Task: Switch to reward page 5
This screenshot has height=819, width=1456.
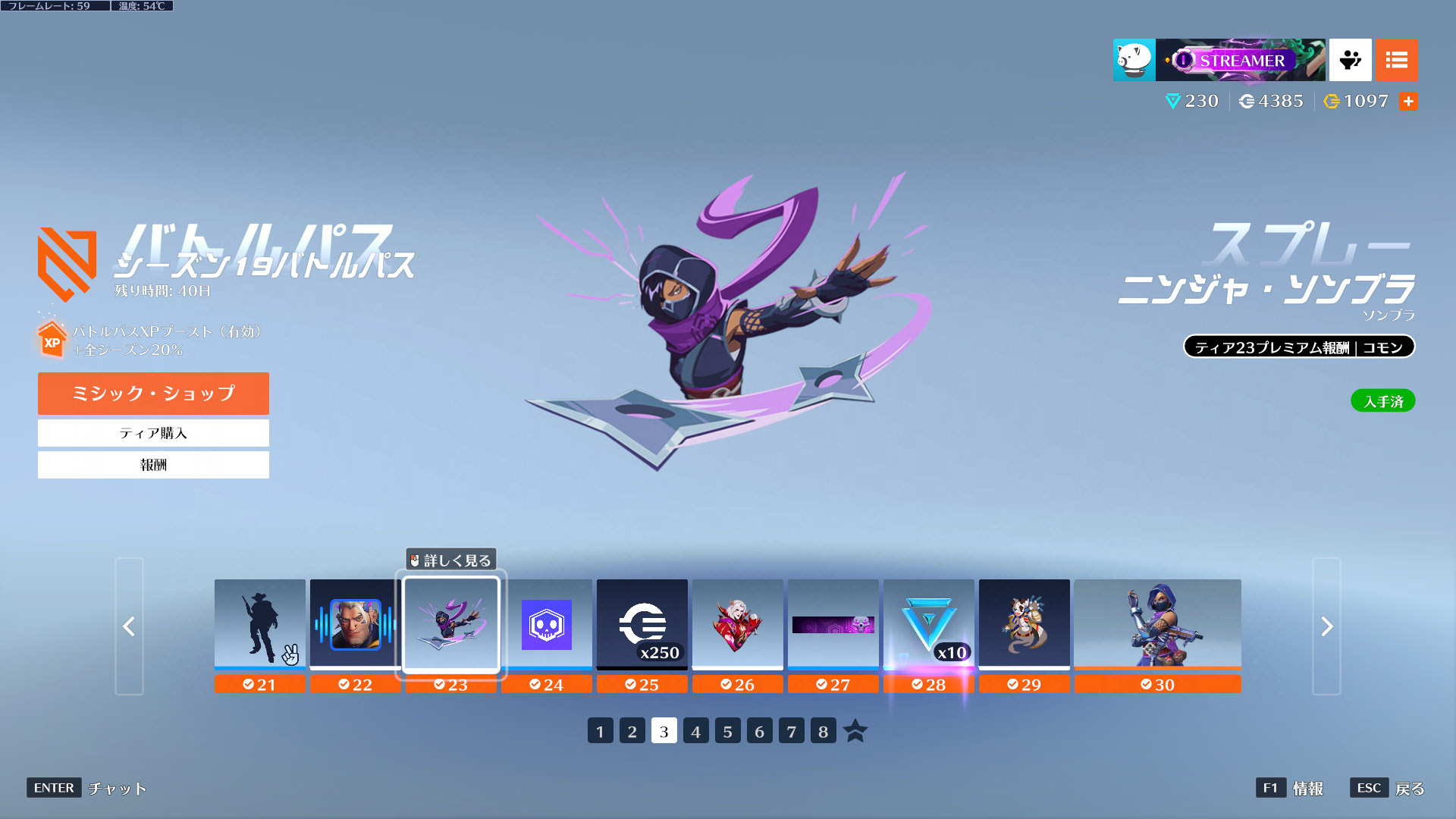Action: (727, 731)
